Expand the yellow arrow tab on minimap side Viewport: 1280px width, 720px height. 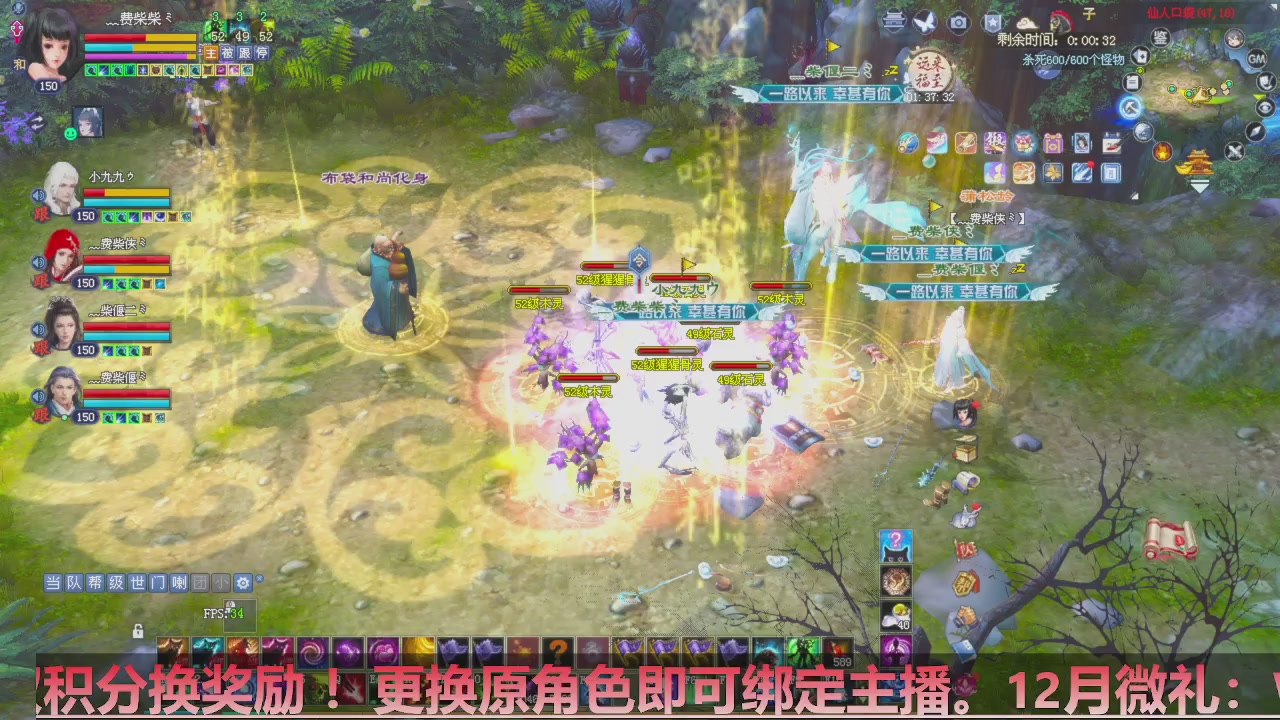[1259, 96]
